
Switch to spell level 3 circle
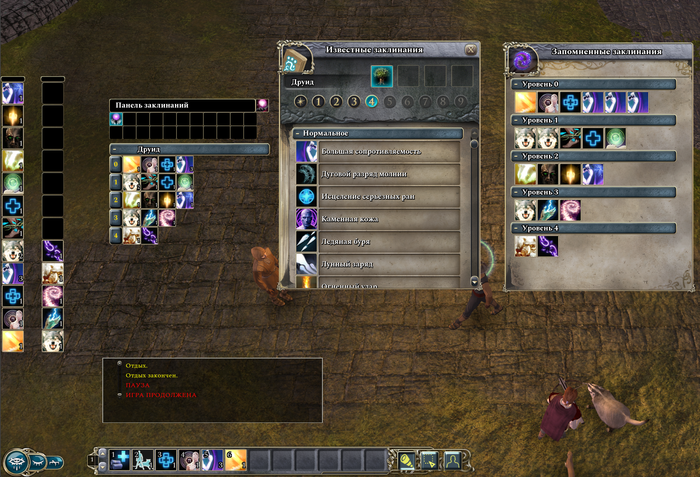point(354,101)
